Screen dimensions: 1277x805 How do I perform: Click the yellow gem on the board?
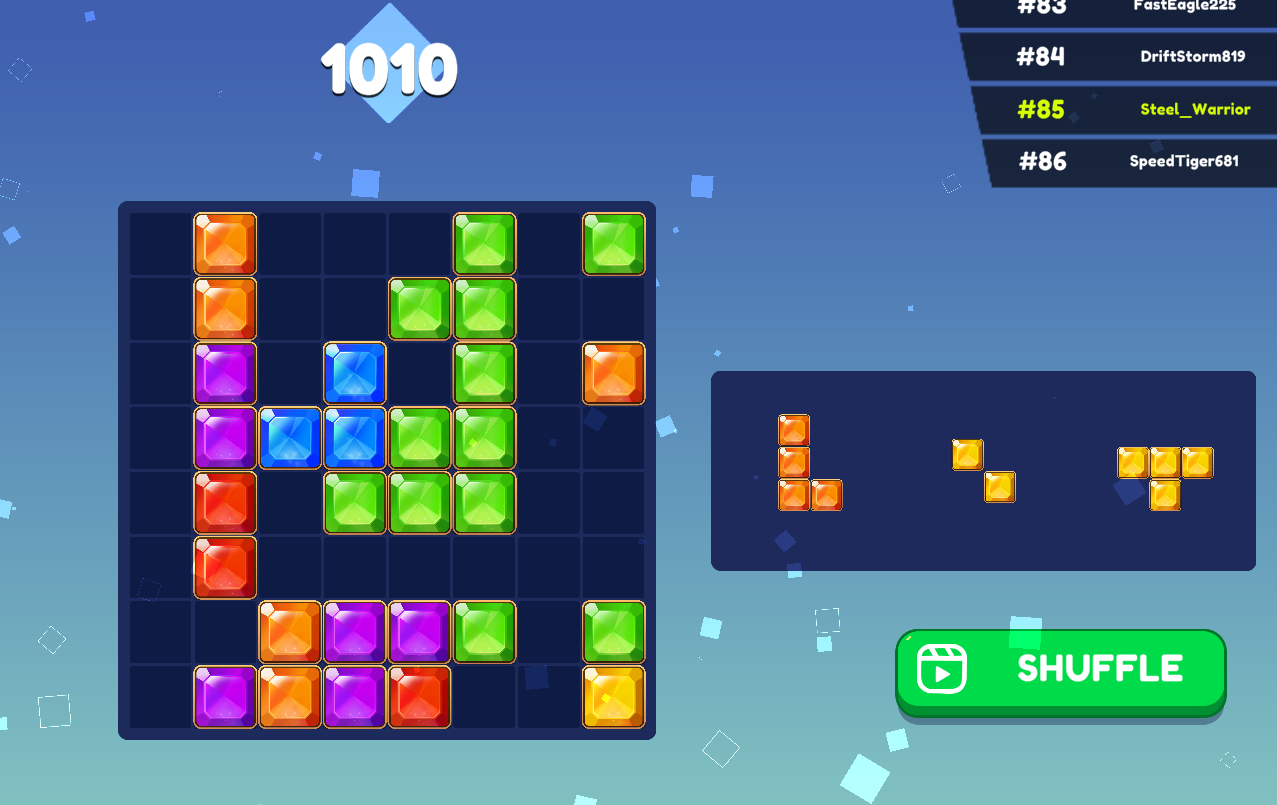click(x=614, y=697)
